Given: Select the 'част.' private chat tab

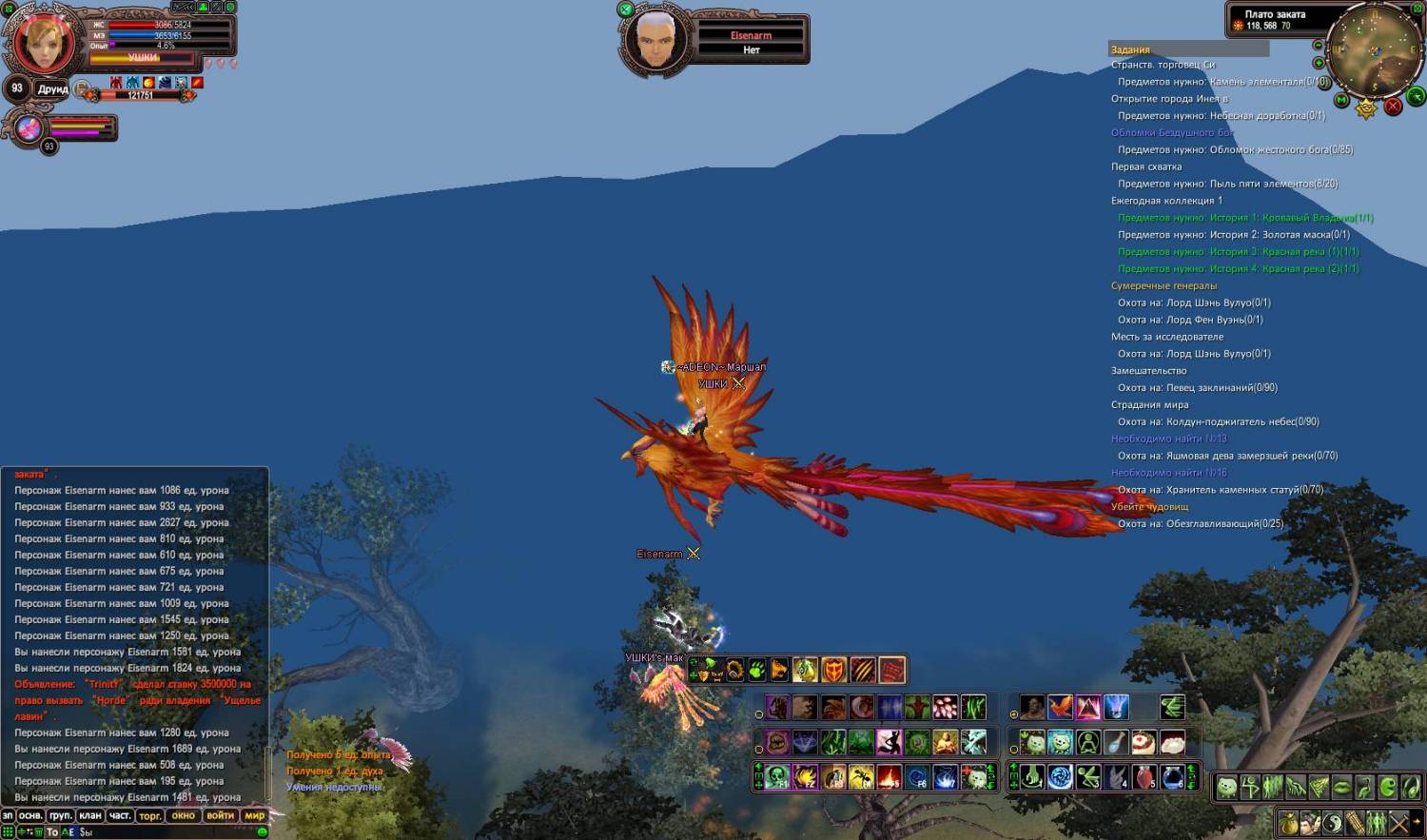Looking at the screenshot, I should click(120, 815).
